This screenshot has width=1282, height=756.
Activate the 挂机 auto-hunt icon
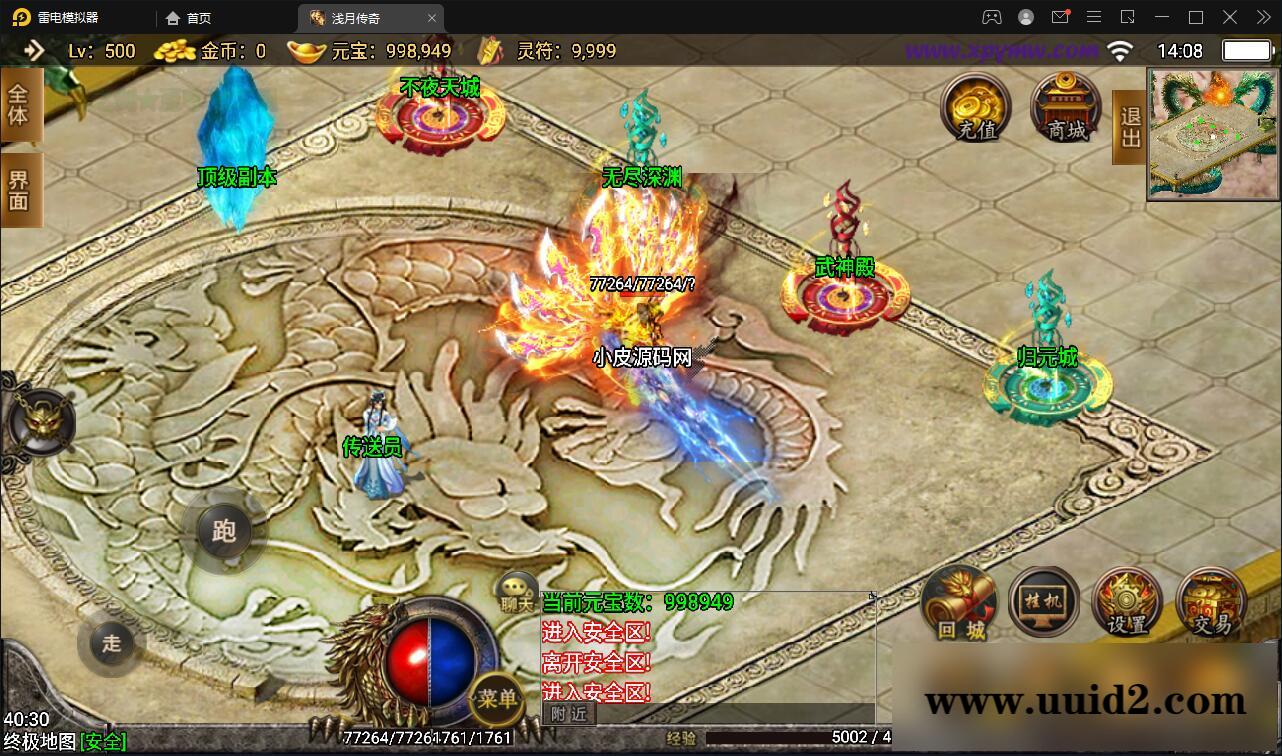[x=1042, y=601]
